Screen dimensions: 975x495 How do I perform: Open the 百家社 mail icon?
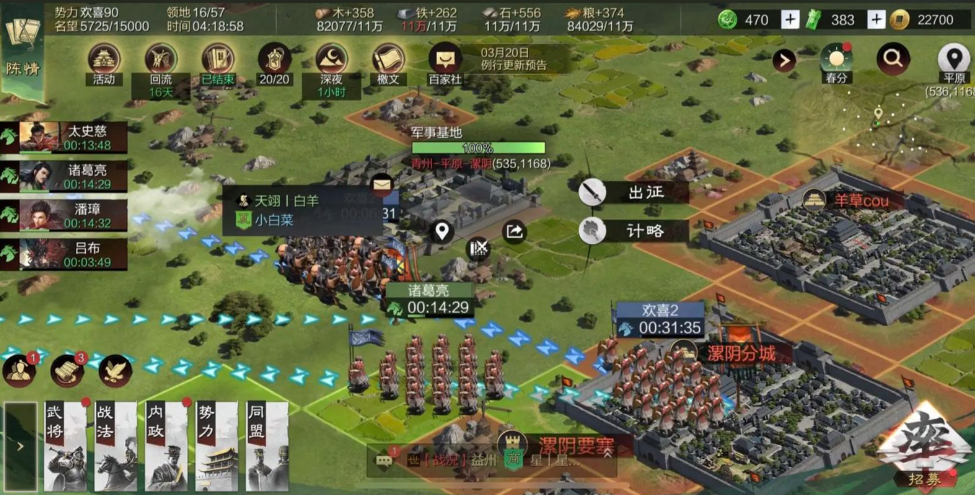point(445,60)
